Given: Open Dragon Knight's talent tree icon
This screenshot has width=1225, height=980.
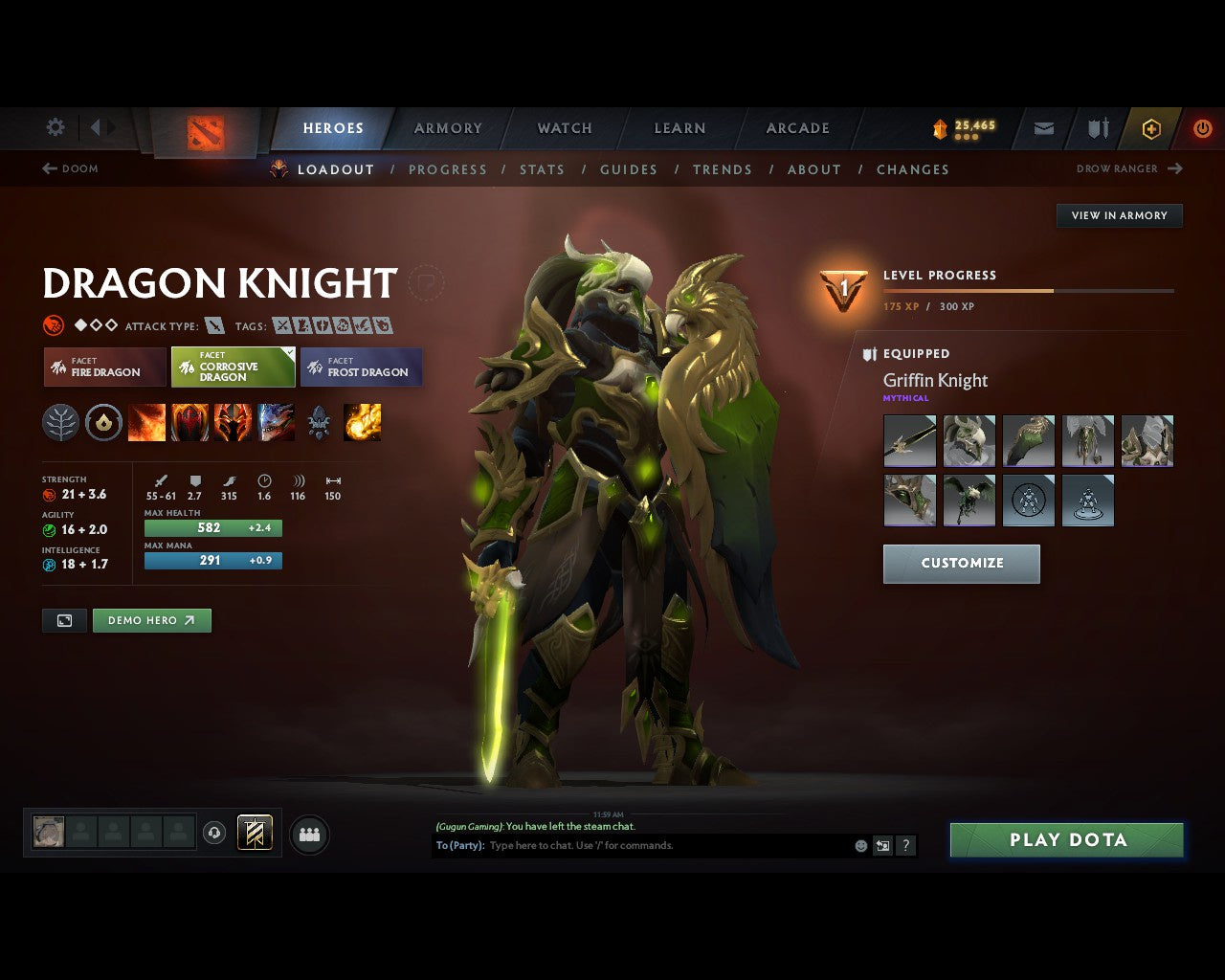Looking at the screenshot, I should [60, 422].
